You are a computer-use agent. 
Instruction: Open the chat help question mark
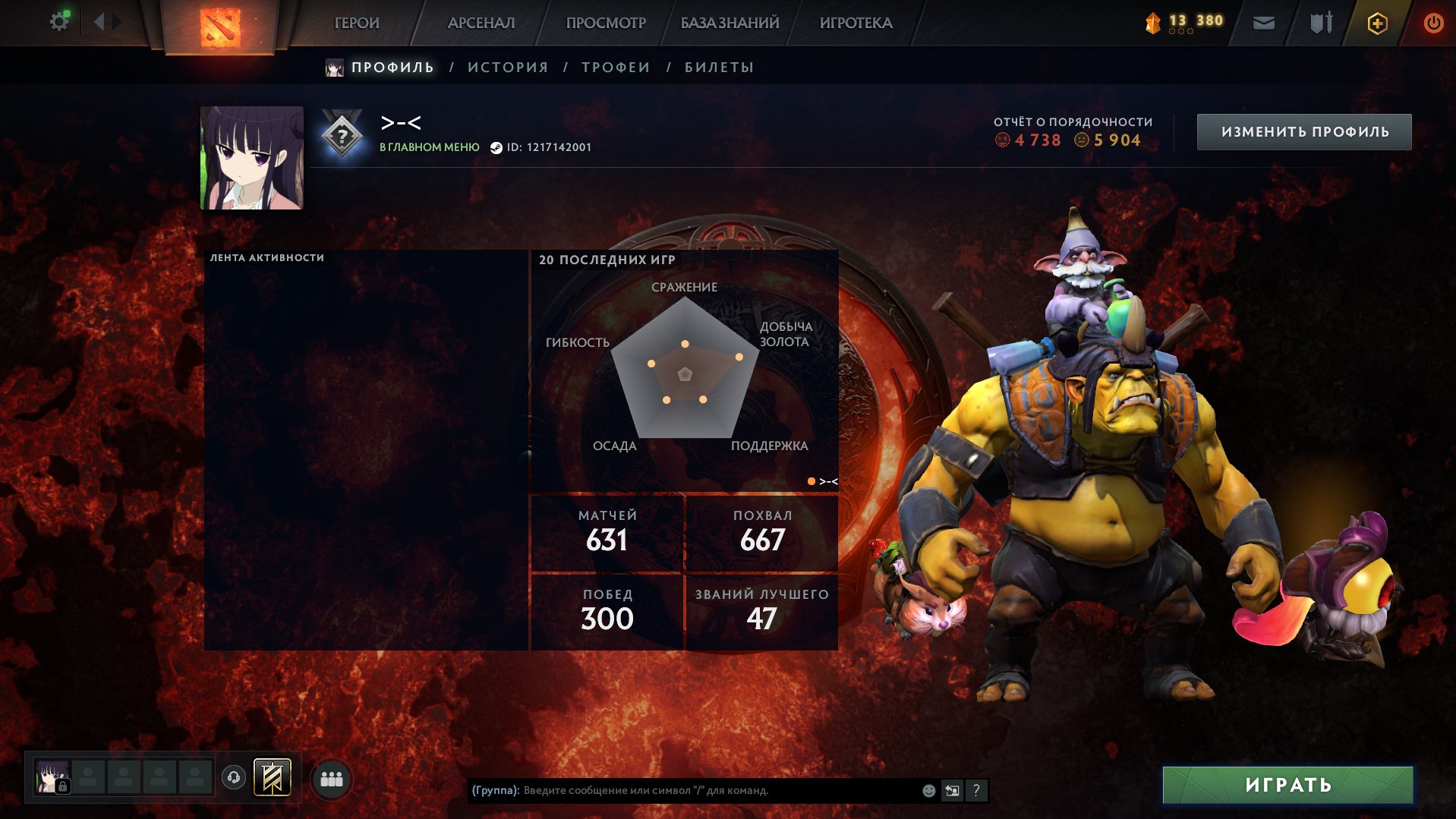977,790
